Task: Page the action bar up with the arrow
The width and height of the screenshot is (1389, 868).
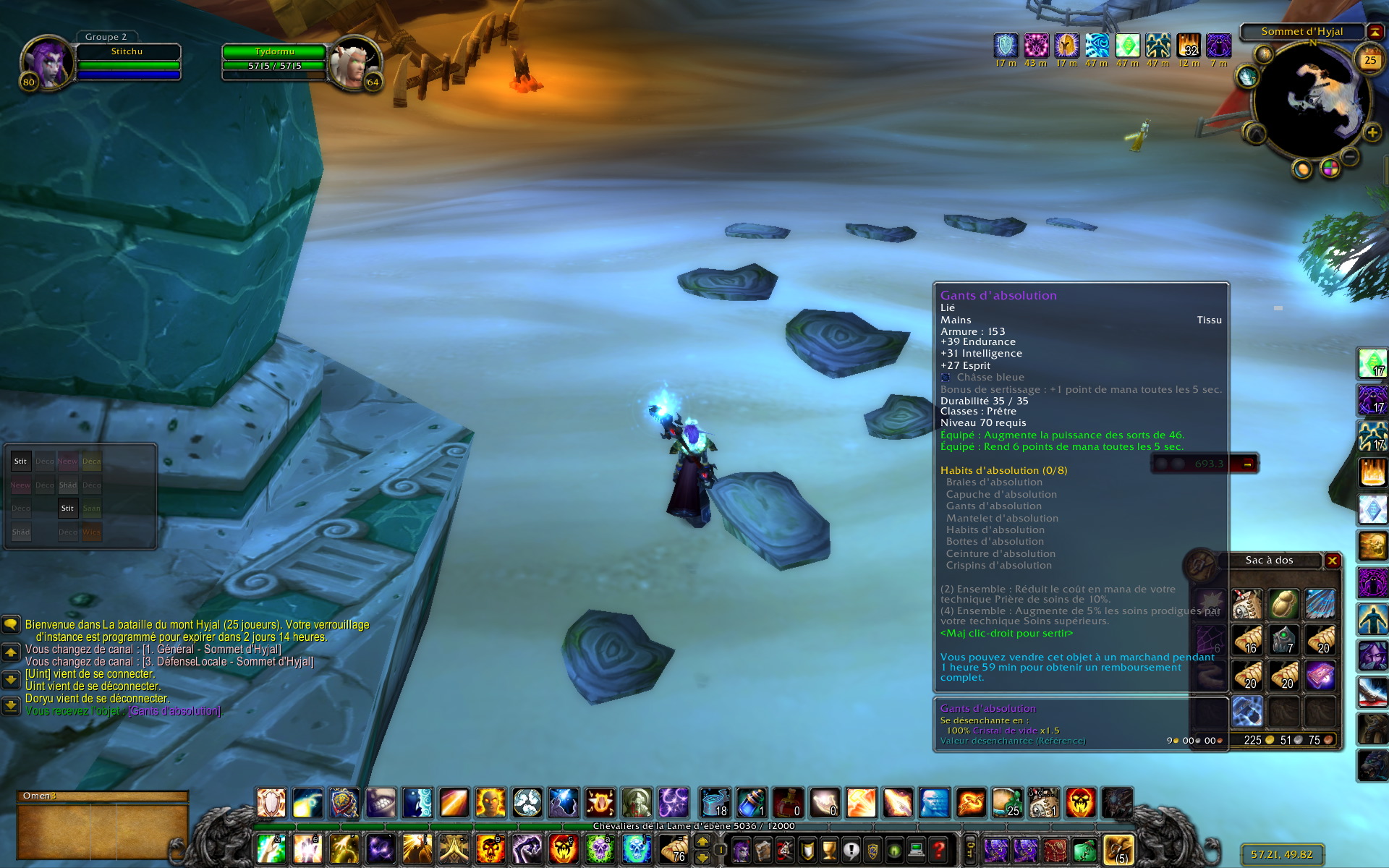Action: [x=702, y=841]
